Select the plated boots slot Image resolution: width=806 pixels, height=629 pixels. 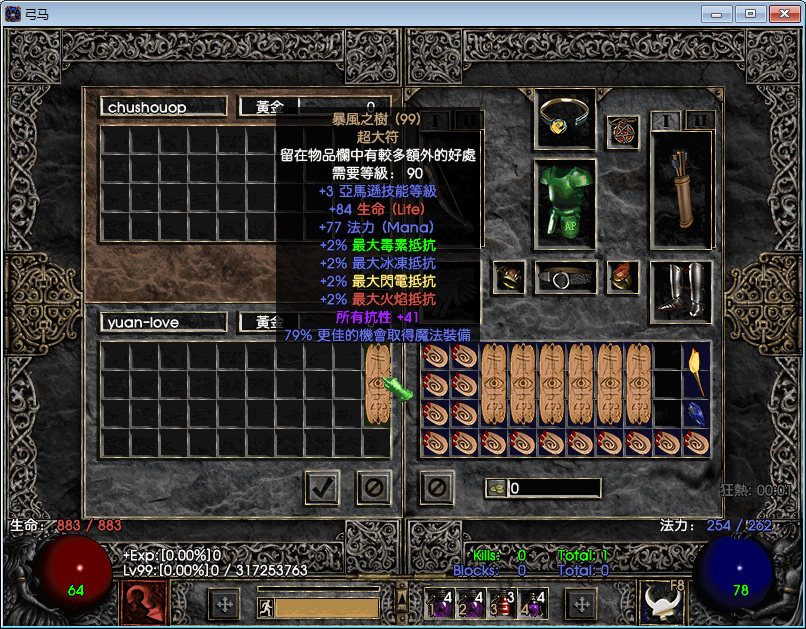681,292
